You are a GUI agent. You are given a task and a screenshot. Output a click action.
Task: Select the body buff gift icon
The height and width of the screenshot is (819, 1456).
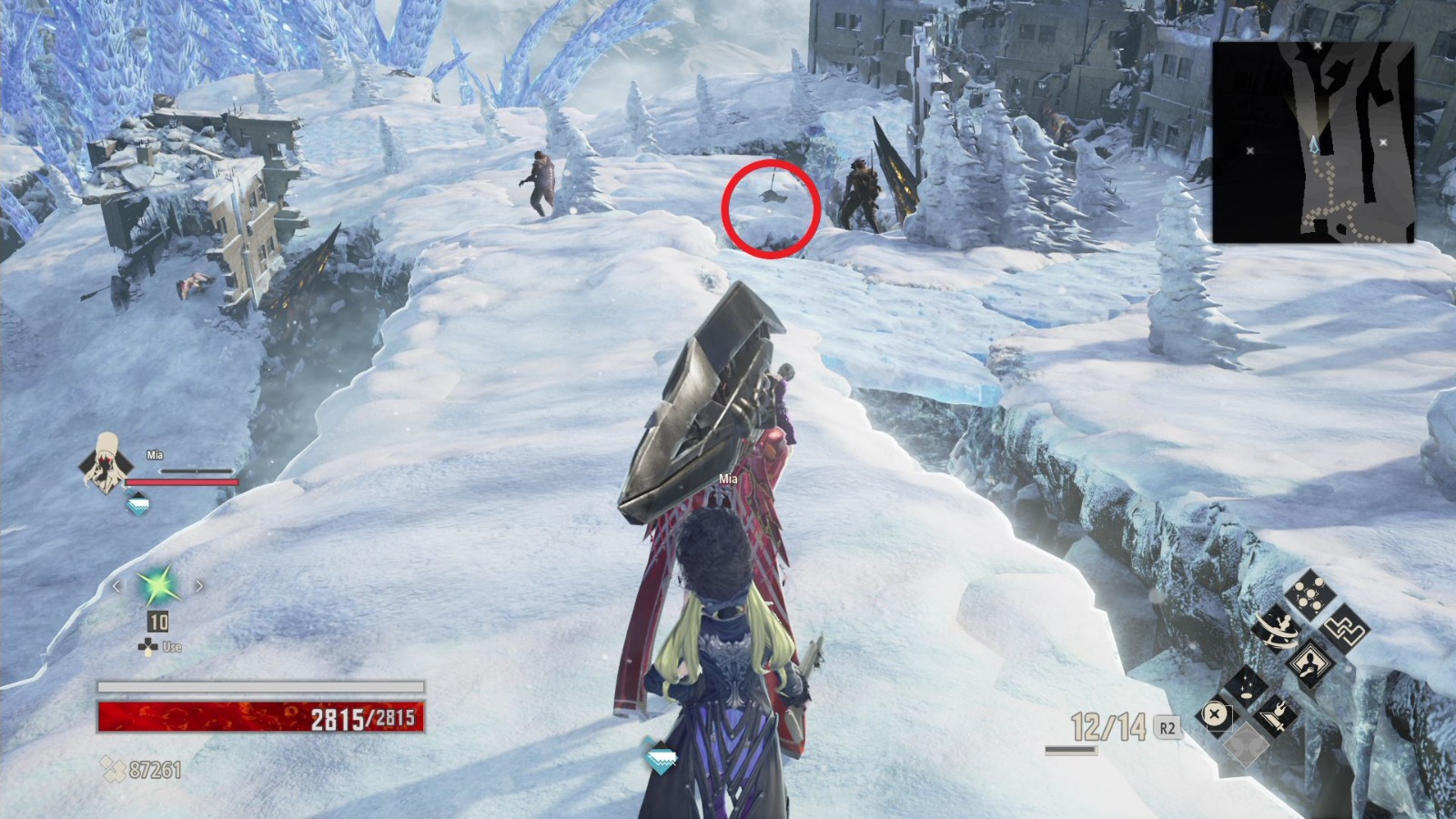click(1310, 664)
